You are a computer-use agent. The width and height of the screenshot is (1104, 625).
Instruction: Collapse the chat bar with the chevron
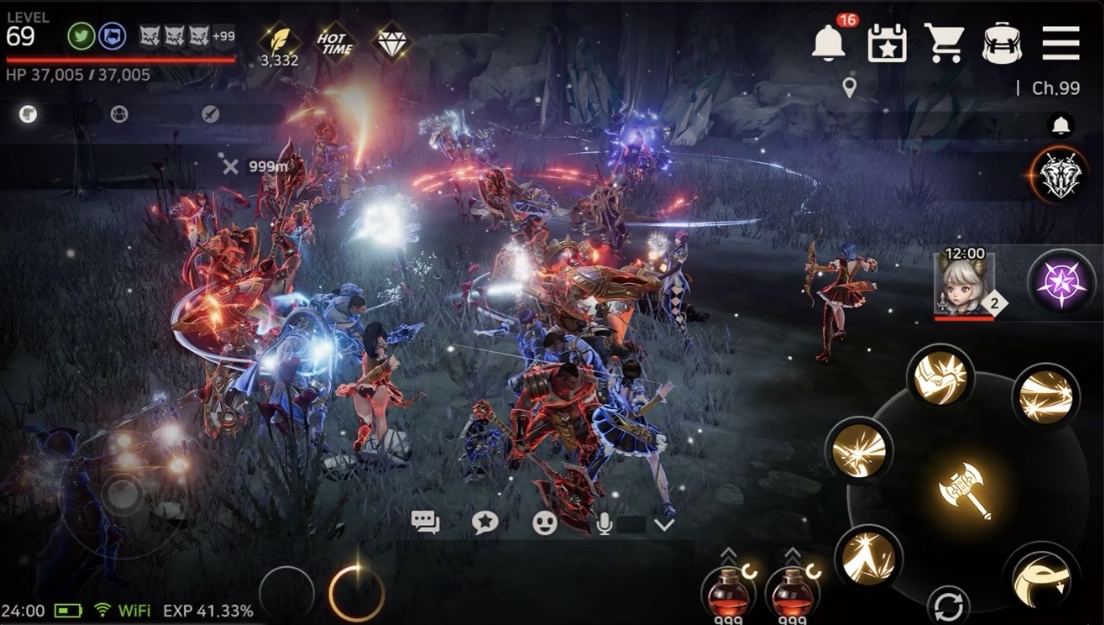(x=664, y=523)
